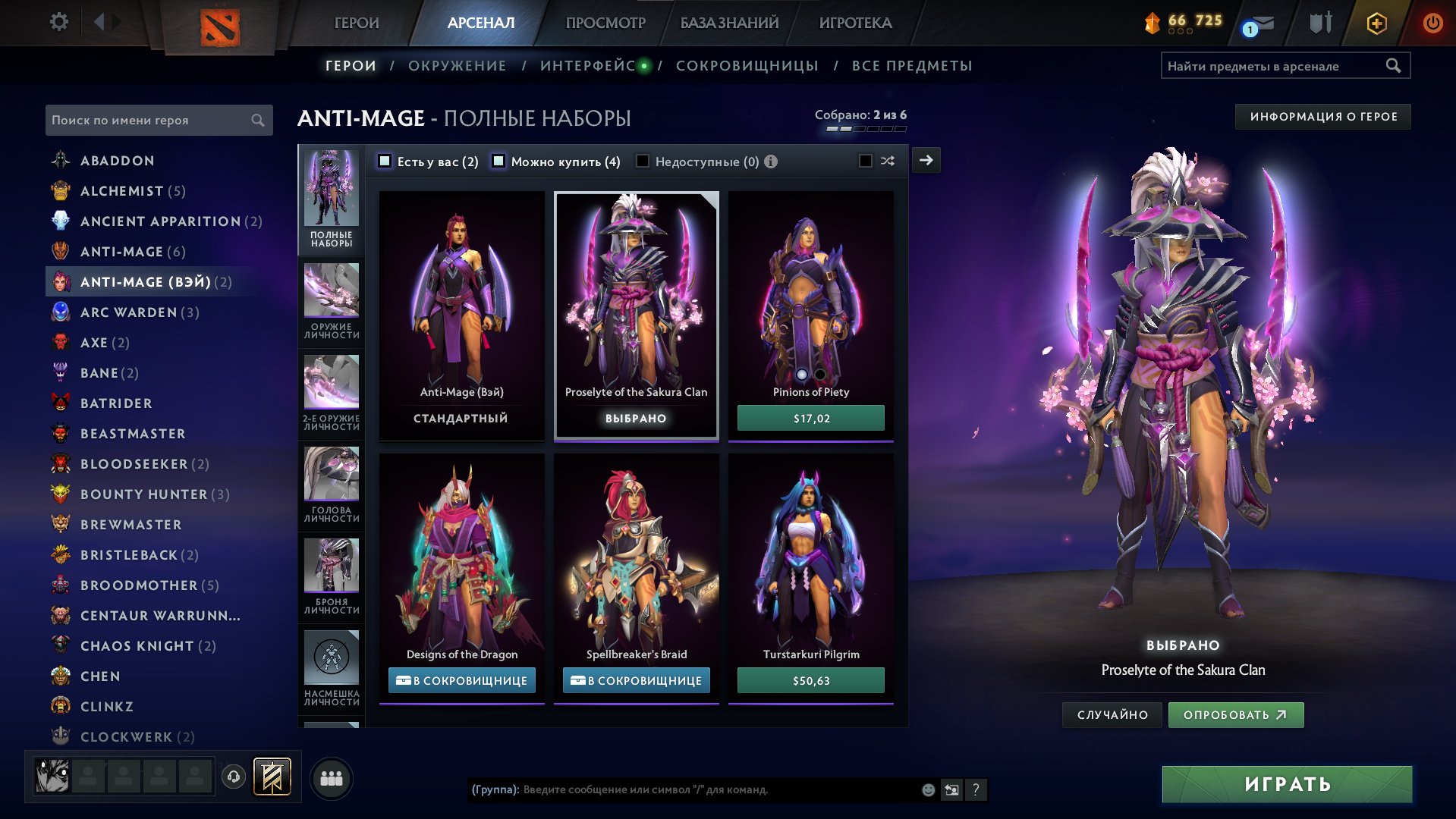The height and width of the screenshot is (819, 1456).
Task: Open the ПРОСМОТР tab
Action: click(605, 23)
